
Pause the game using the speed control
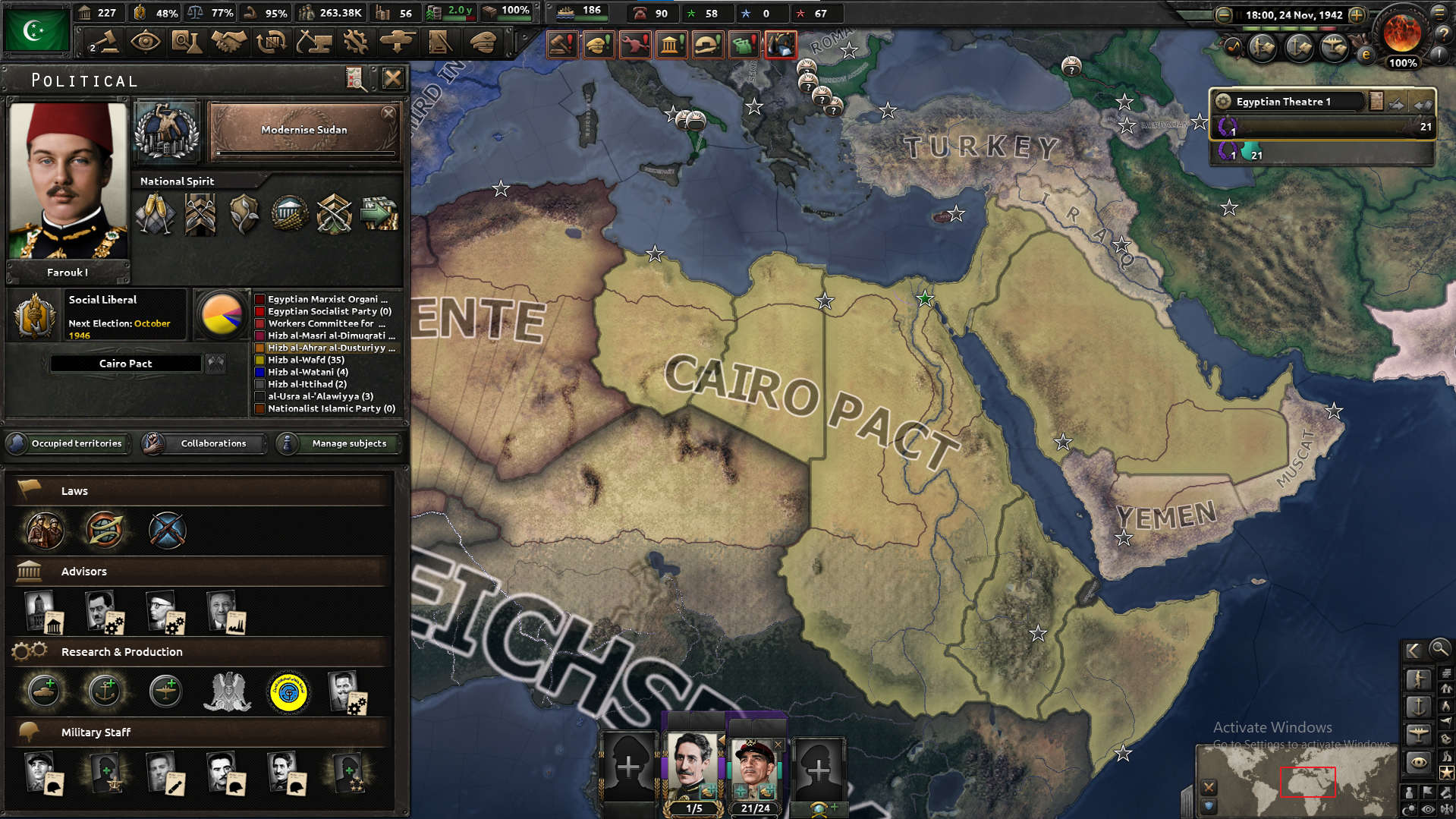coord(1239,14)
